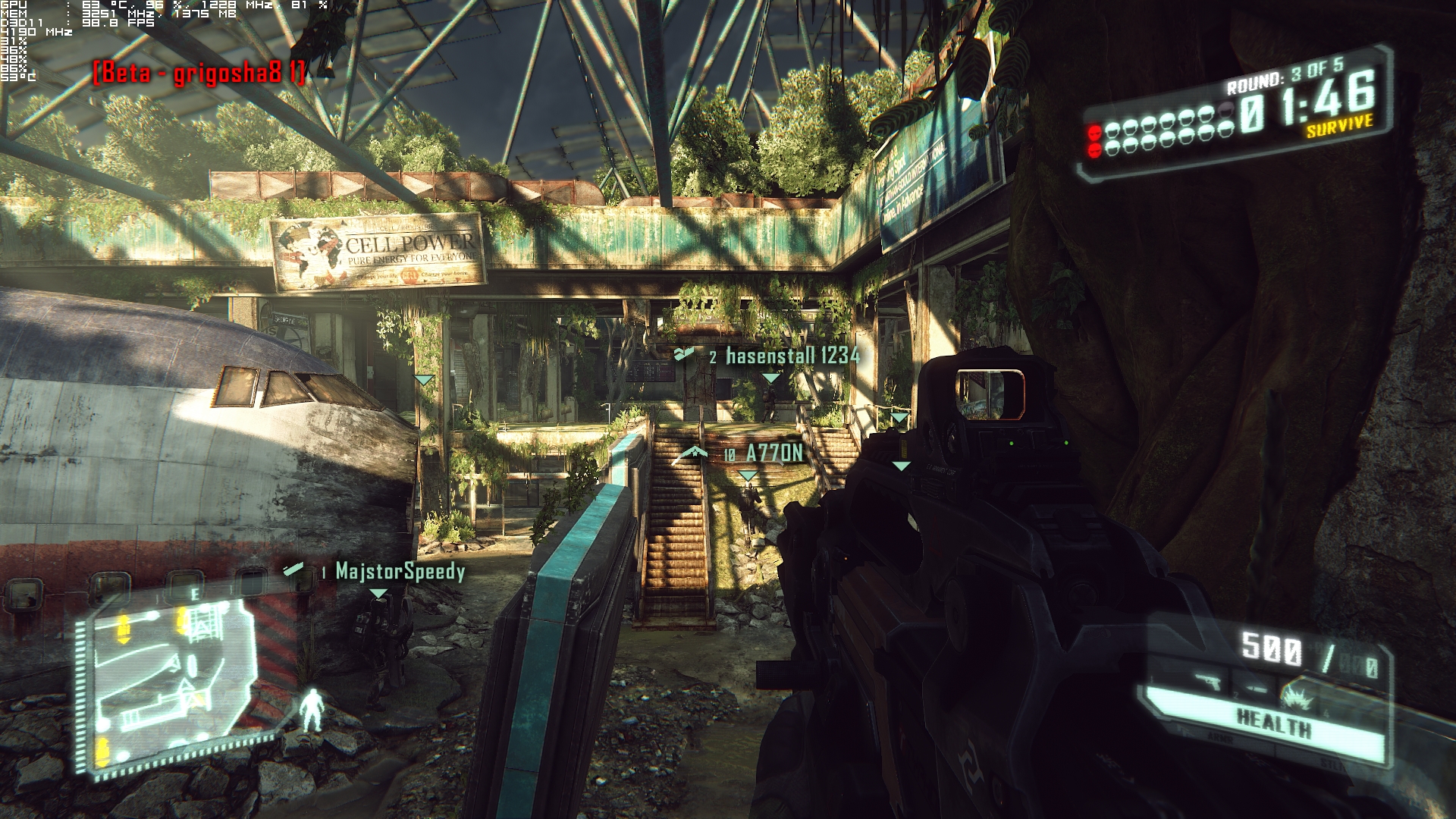Click the MajstorSpeedy teammate name tag

[x=400, y=571]
